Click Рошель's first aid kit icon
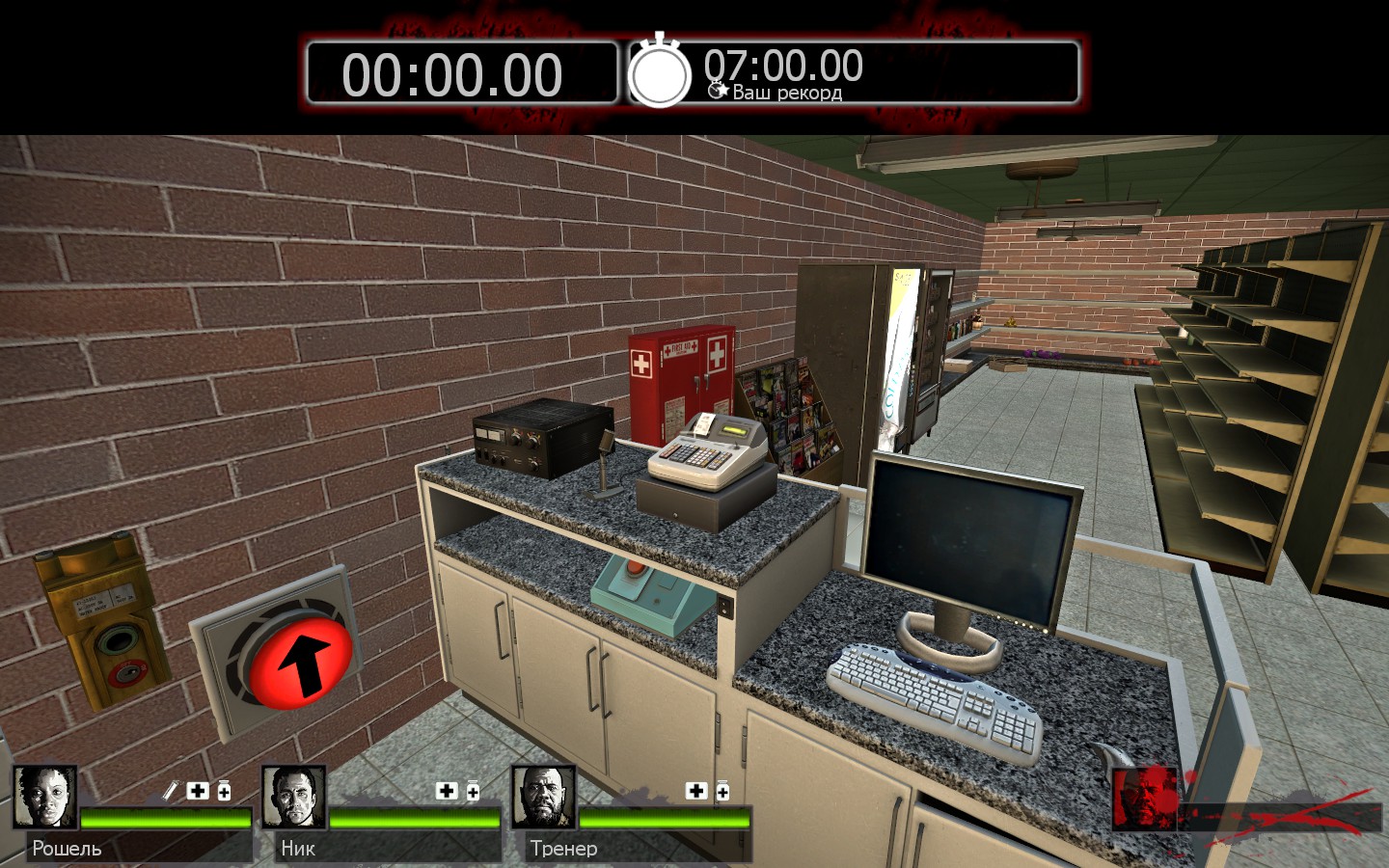This screenshot has height=868, width=1389. click(x=198, y=791)
